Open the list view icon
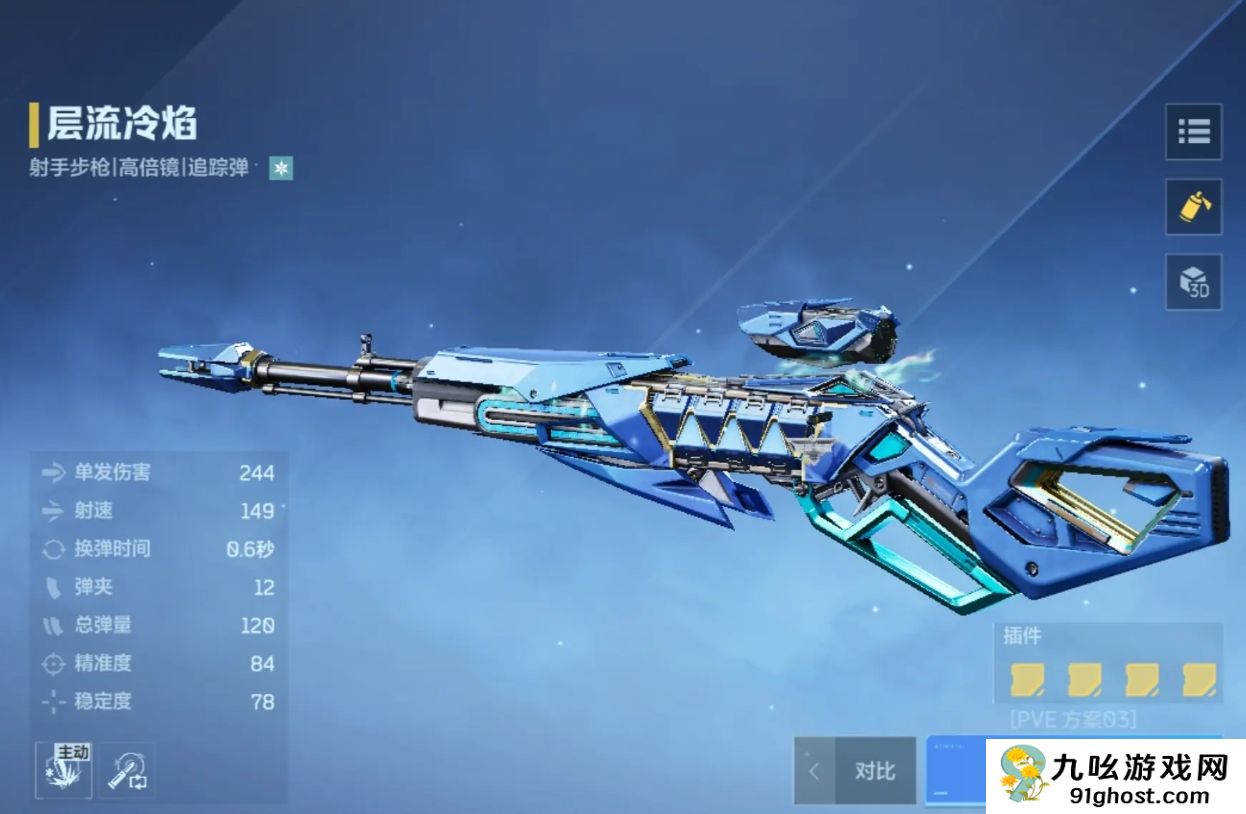This screenshot has width=1246, height=814. coord(1193,131)
